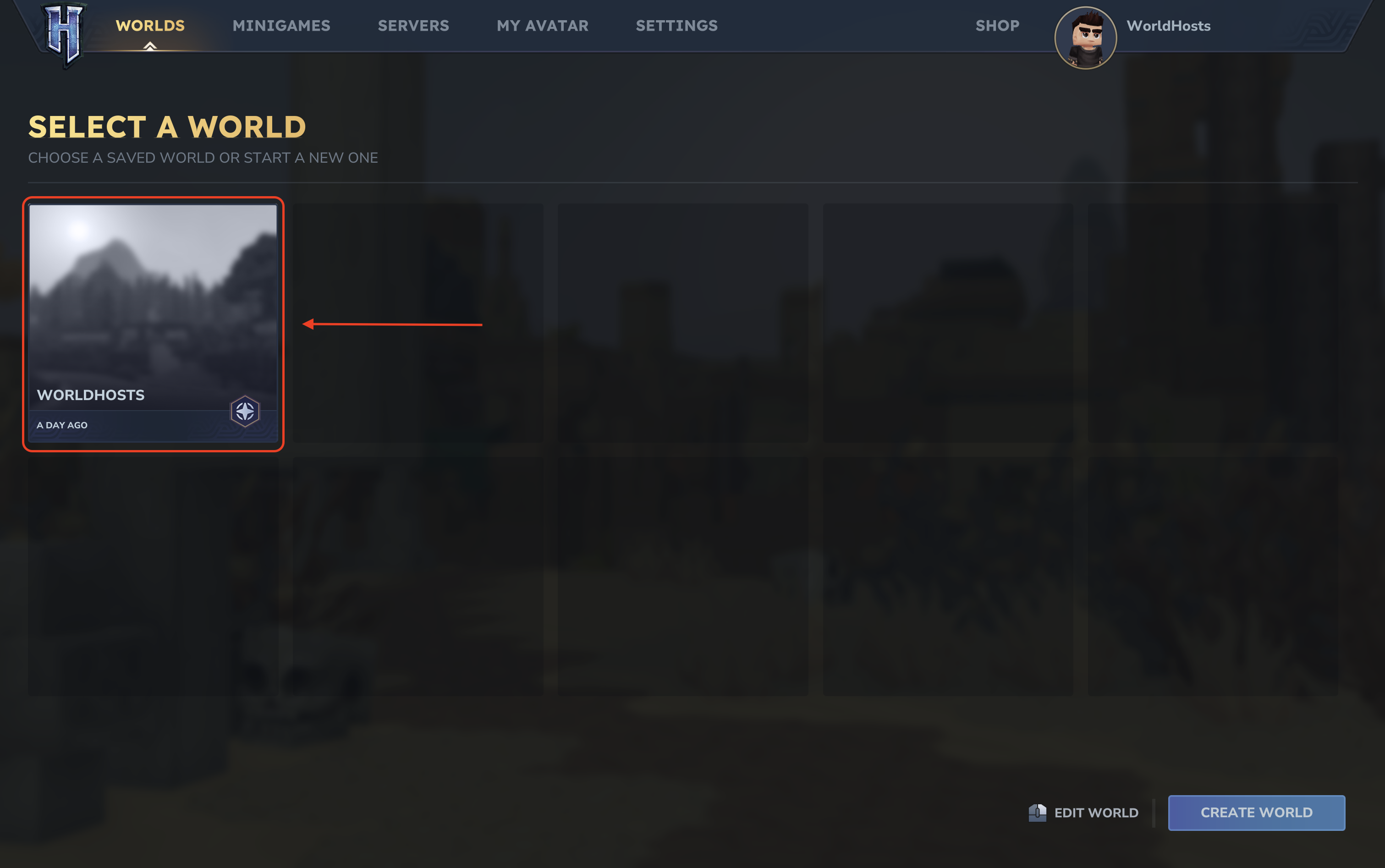Go to the Servers tab

(x=413, y=26)
